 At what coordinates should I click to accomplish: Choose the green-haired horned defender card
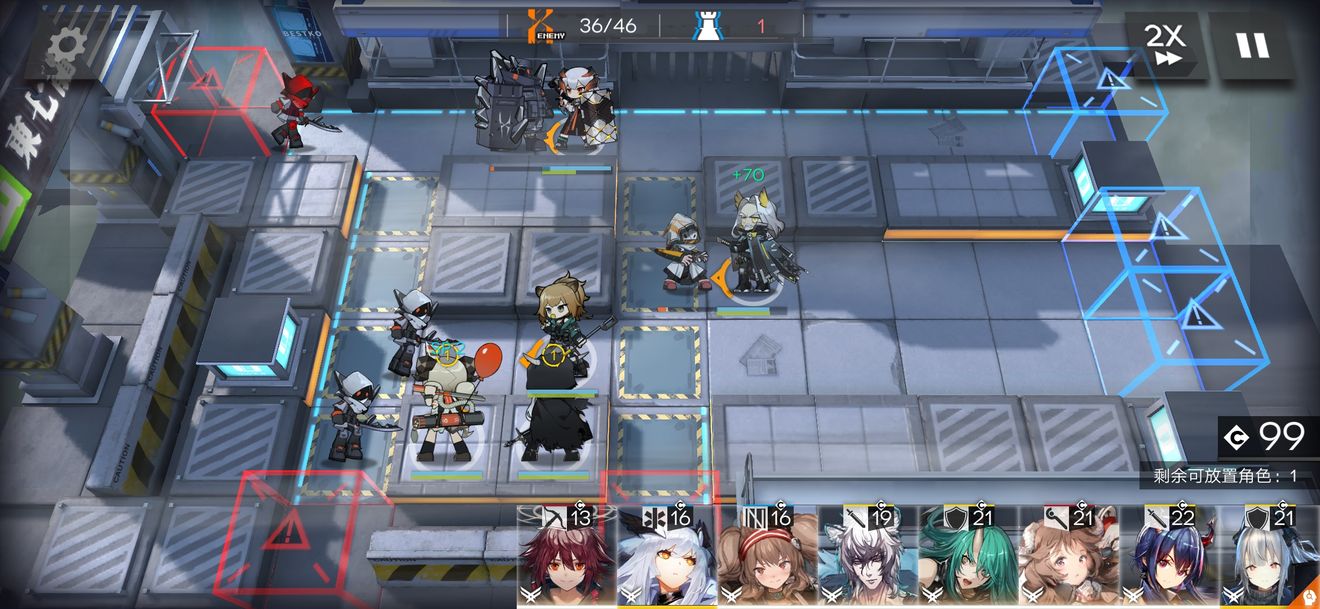coord(968,558)
